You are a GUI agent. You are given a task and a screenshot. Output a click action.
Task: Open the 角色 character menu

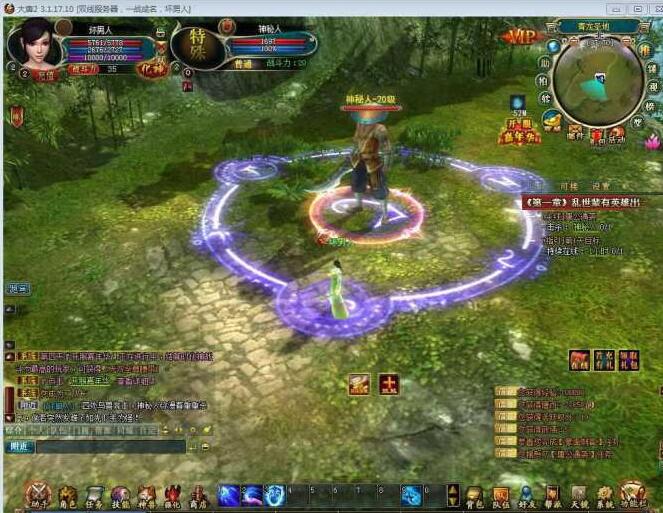[67, 496]
